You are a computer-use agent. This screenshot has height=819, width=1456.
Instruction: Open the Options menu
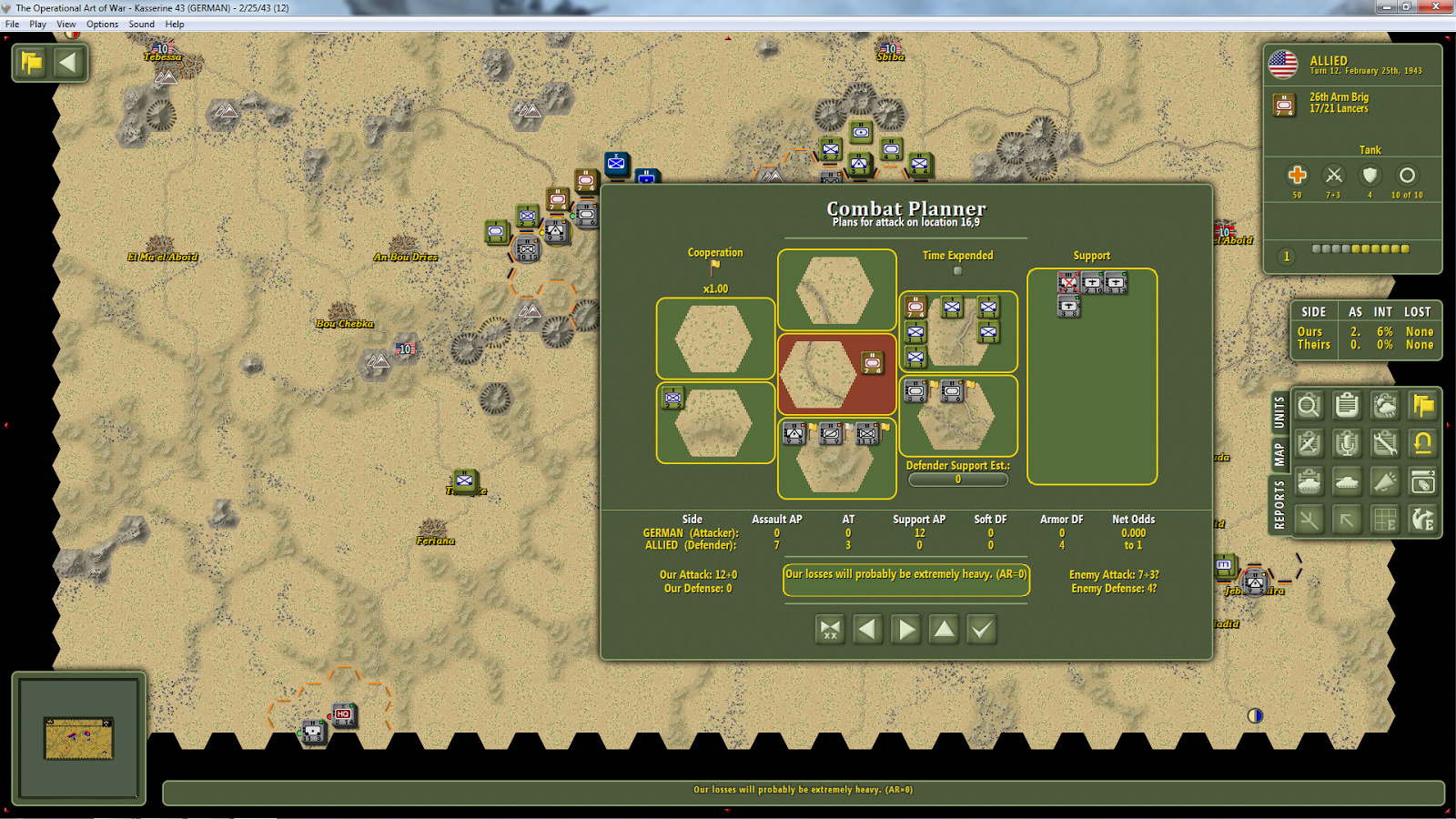102,24
